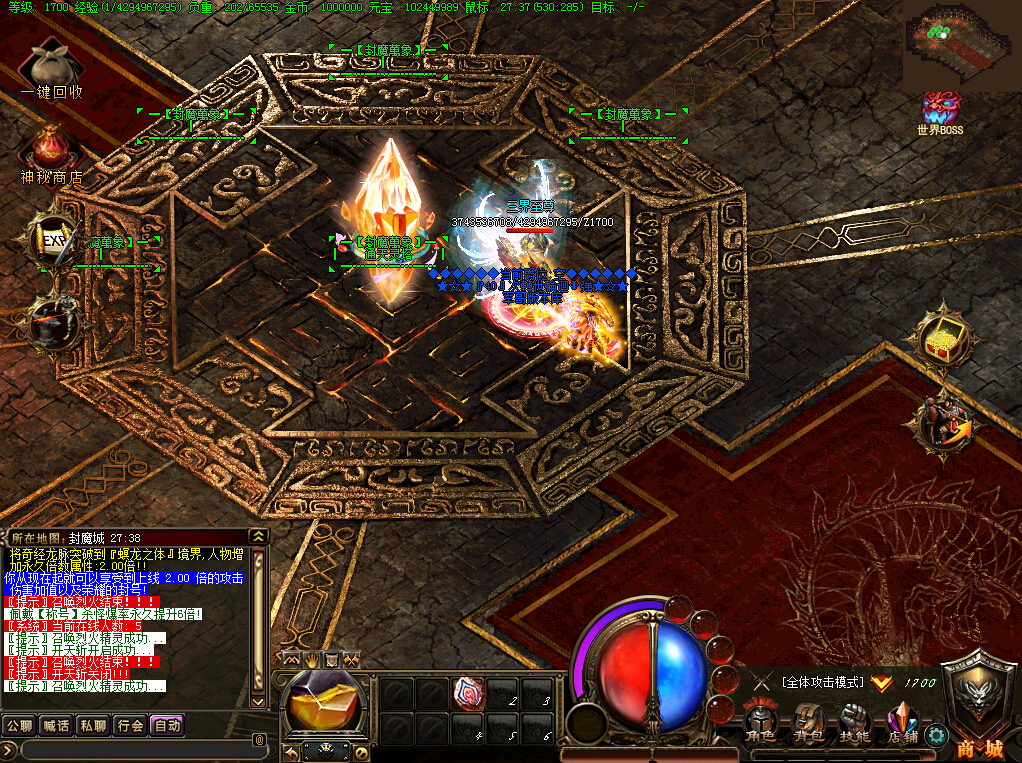1022x763 pixels.
Task: Toggle the 自动 auto chat tab
Action: tap(167, 725)
